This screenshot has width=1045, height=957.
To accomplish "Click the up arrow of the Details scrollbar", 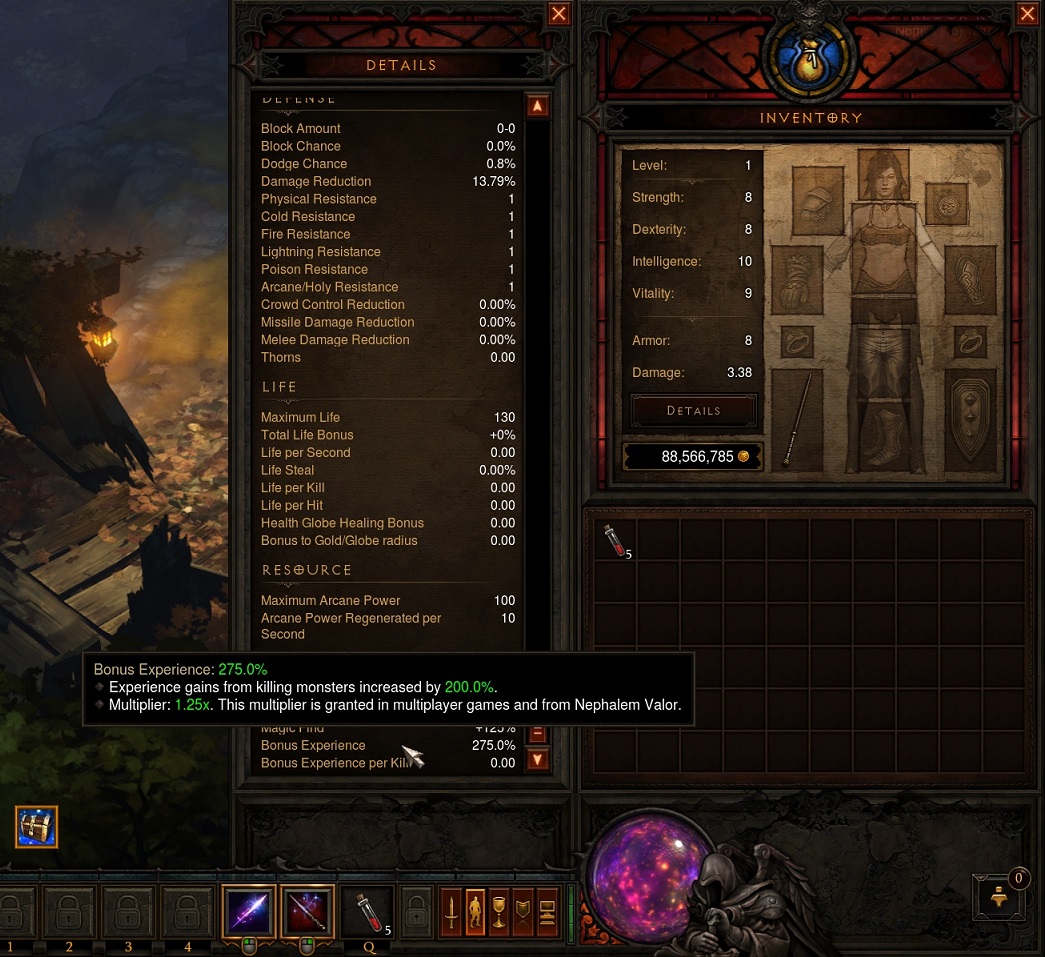I will click(x=537, y=106).
